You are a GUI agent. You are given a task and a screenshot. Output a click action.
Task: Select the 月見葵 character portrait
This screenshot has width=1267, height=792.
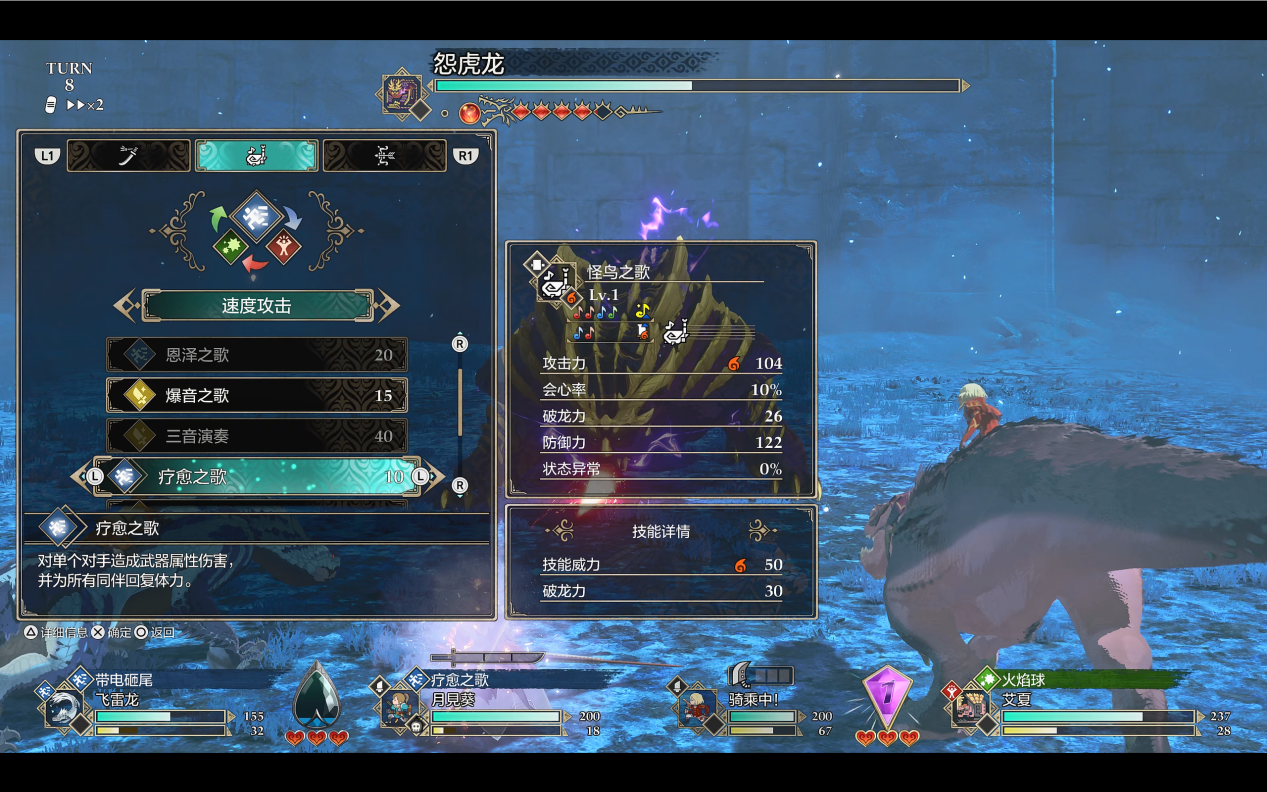[400, 708]
